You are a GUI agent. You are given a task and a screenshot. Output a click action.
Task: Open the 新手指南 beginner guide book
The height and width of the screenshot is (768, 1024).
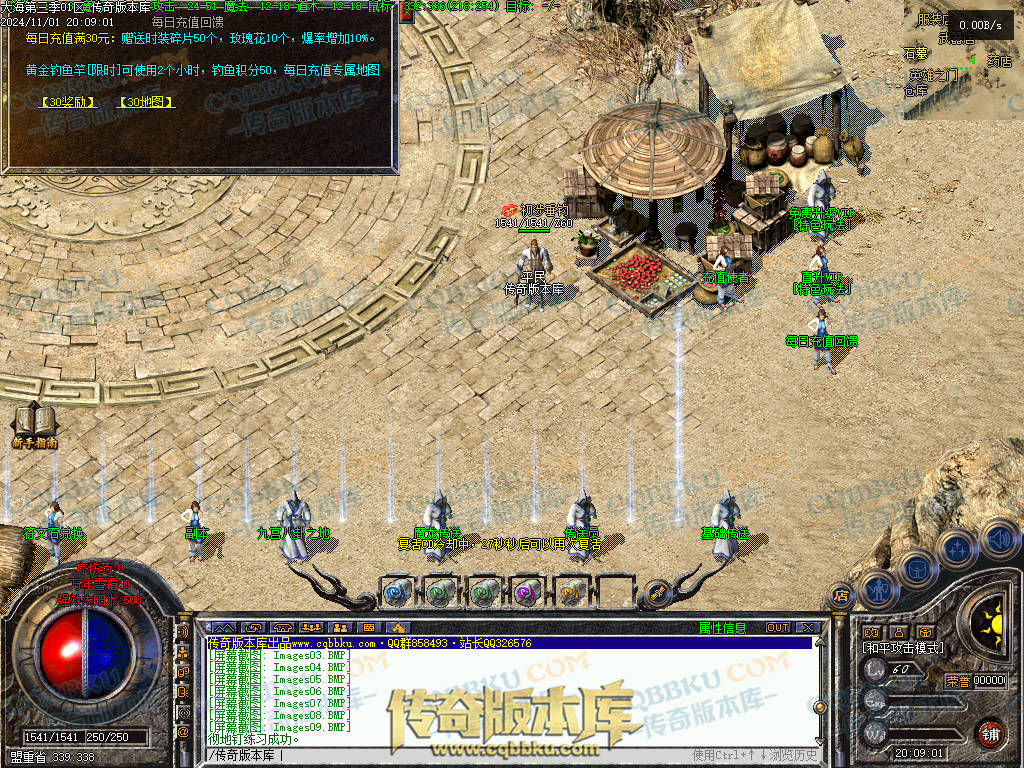coord(34,424)
